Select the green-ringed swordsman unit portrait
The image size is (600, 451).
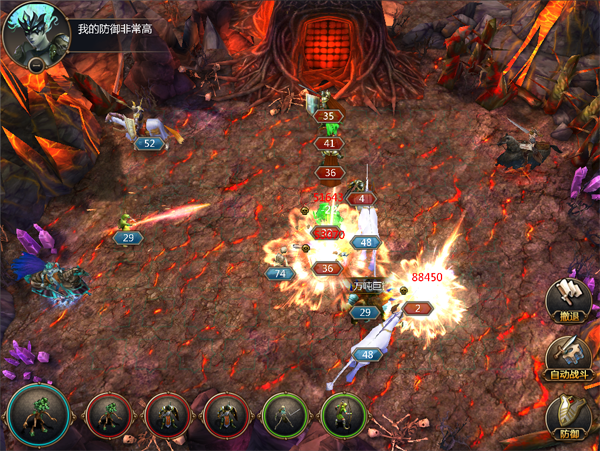285,416
